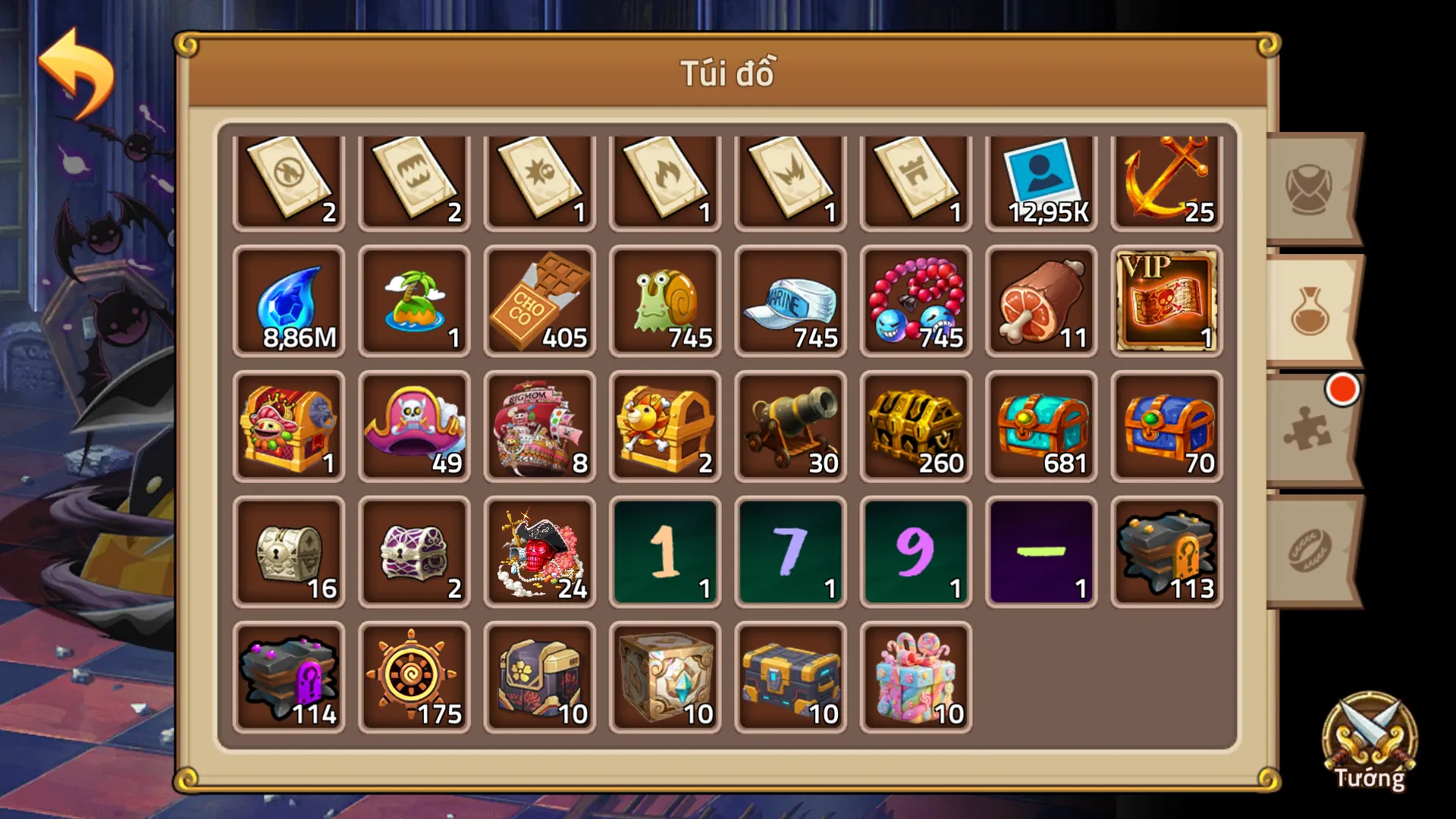Open the Big Mom pirate ship item
The image size is (1456, 819).
[x=539, y=427]
